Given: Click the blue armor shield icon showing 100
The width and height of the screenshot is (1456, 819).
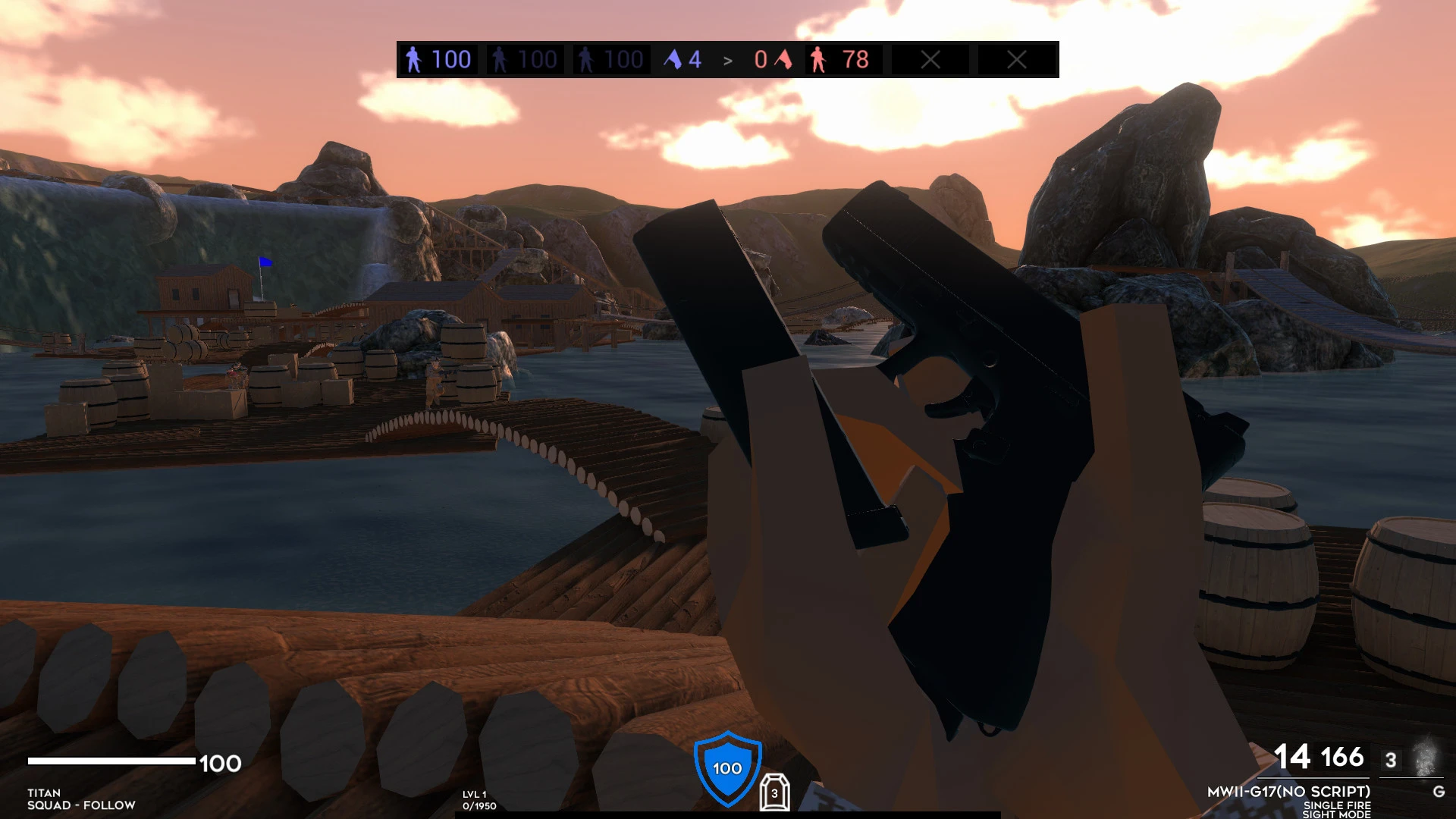Looking at the screenshot, I should pos(726,767).
